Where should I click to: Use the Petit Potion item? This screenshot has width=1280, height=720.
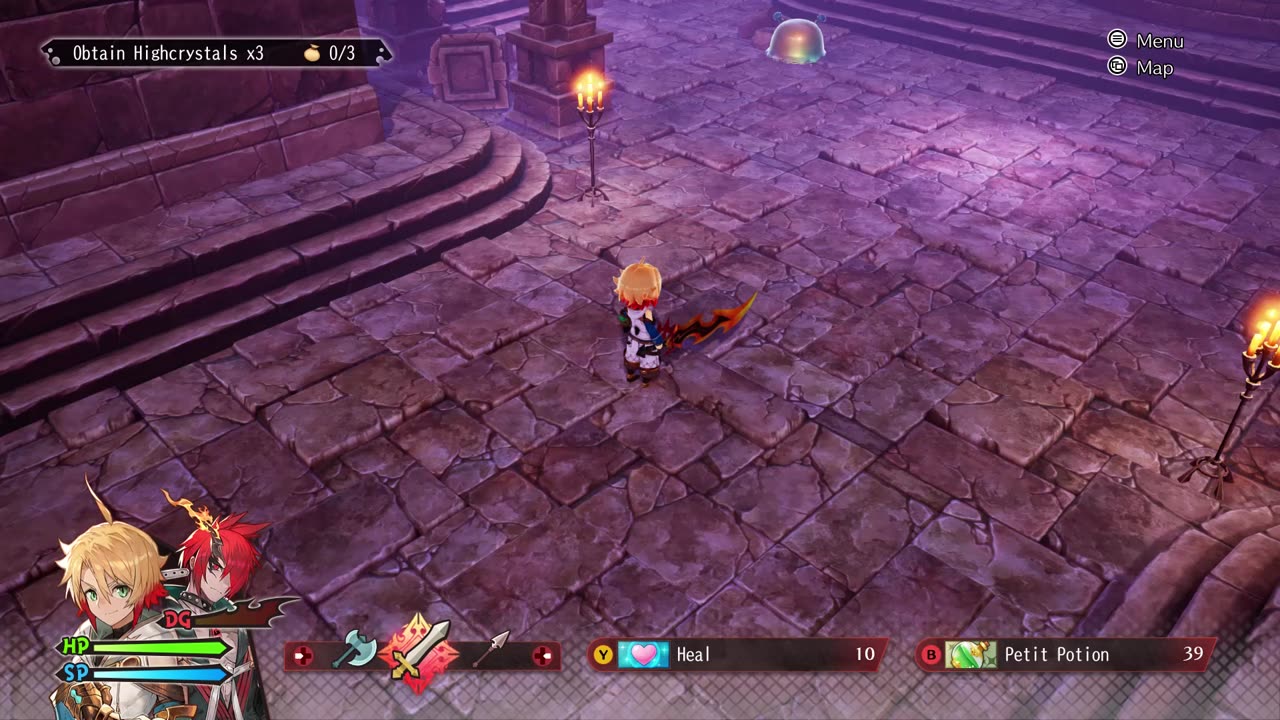pos(1064,655)
